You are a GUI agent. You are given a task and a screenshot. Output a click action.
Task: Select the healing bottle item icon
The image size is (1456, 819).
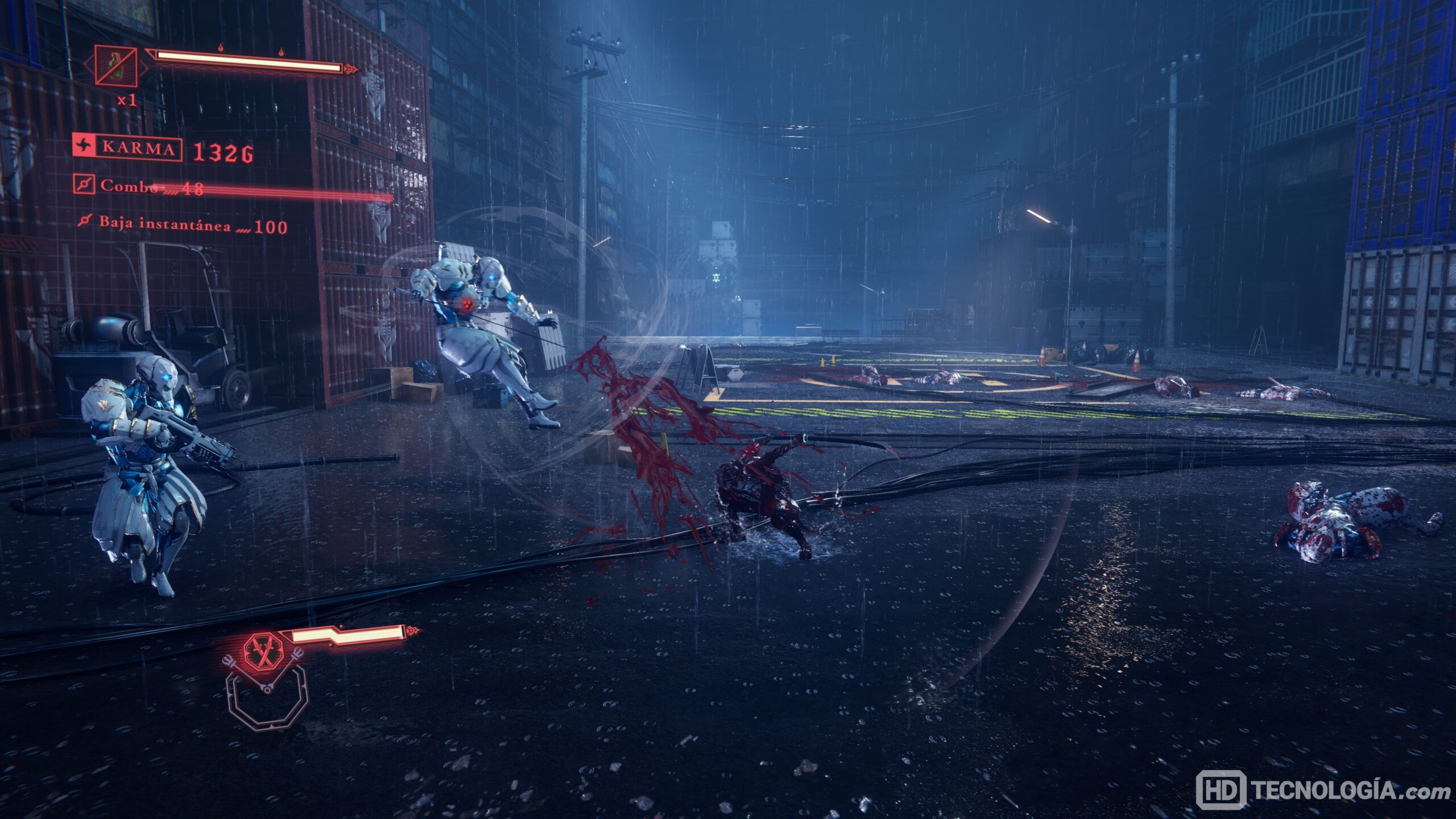(116, 67)
